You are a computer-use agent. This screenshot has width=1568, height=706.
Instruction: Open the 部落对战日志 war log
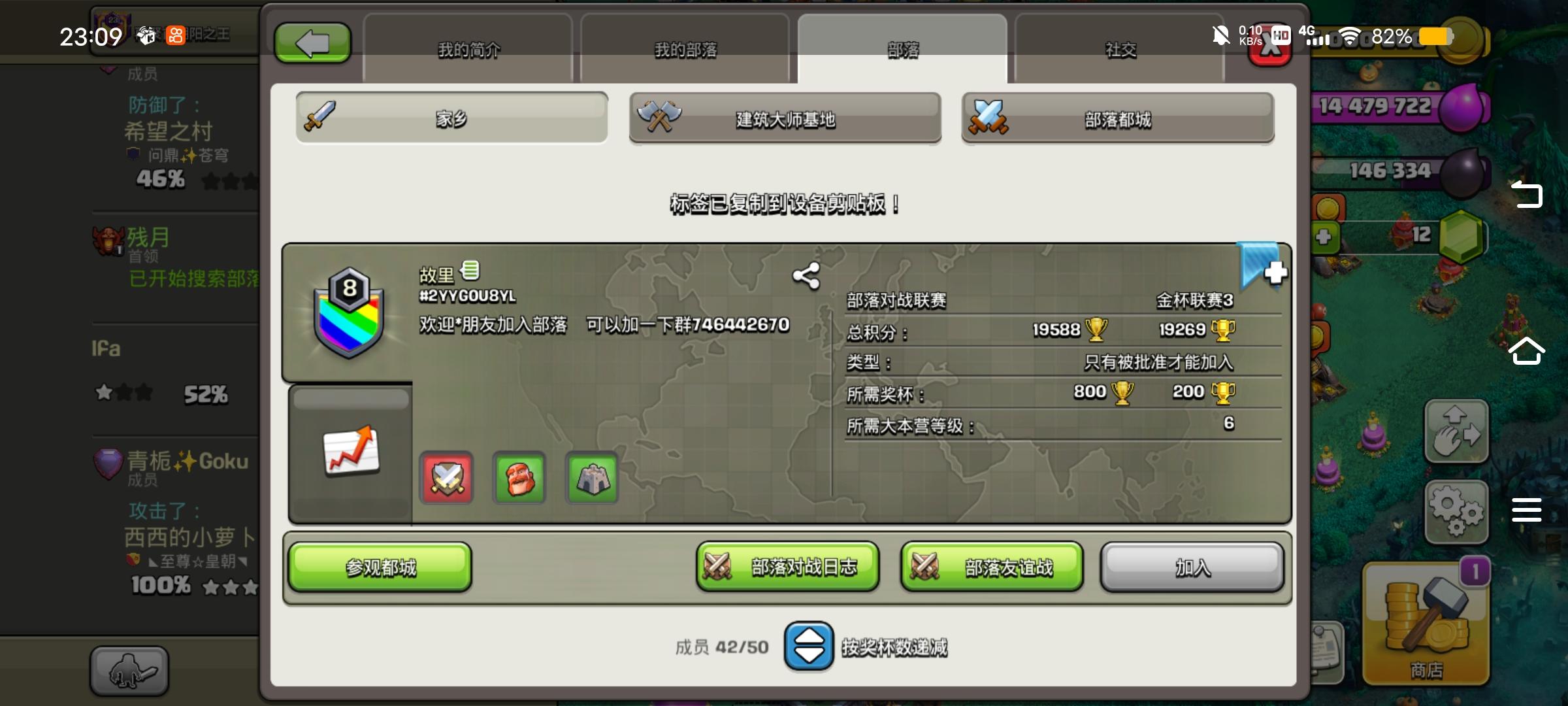click(787, 568)
